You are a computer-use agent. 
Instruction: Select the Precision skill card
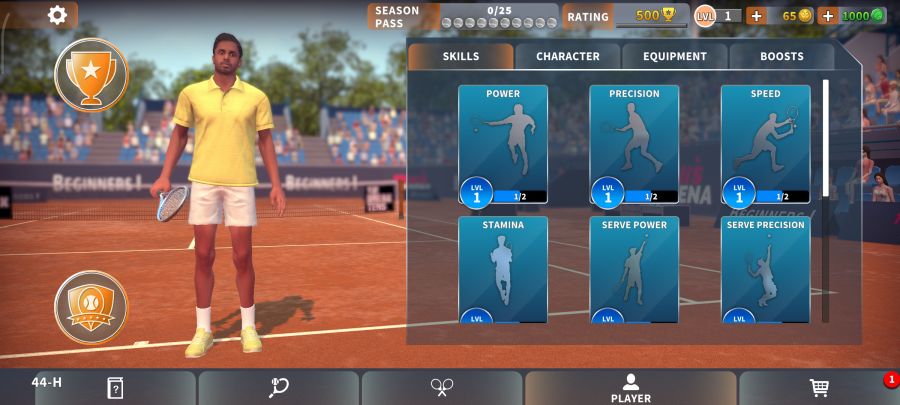tap(634, 144)
